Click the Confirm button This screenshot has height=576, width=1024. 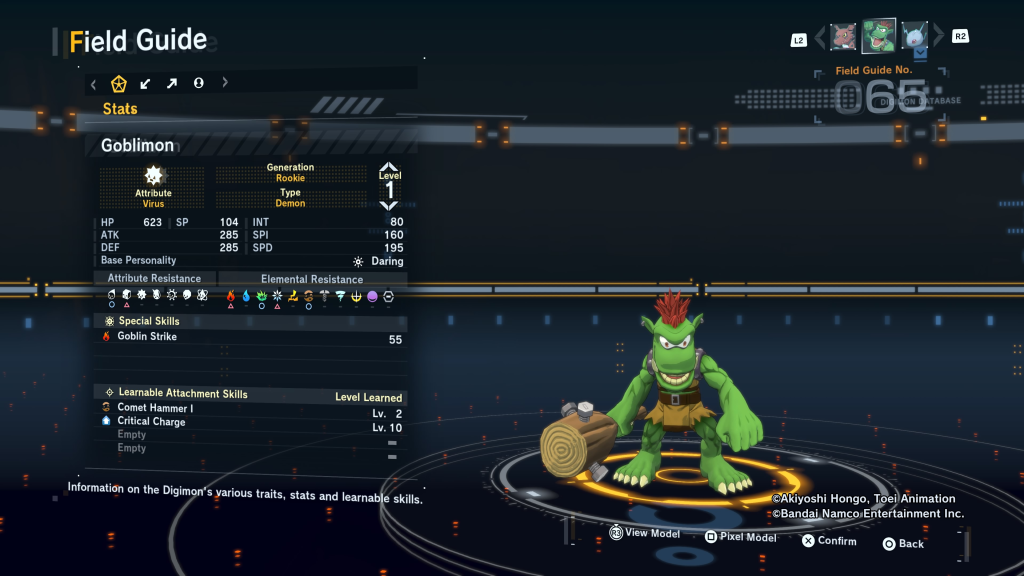(829, 541)
